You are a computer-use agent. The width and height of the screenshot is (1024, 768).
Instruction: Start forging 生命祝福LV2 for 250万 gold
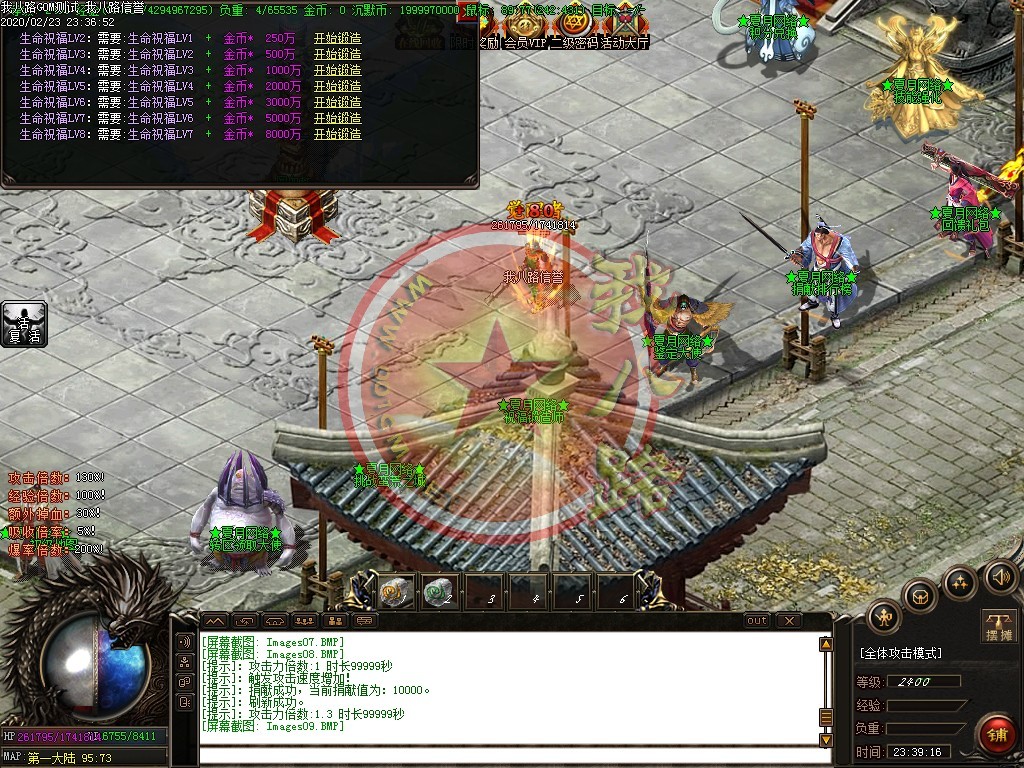click(337, 38)
